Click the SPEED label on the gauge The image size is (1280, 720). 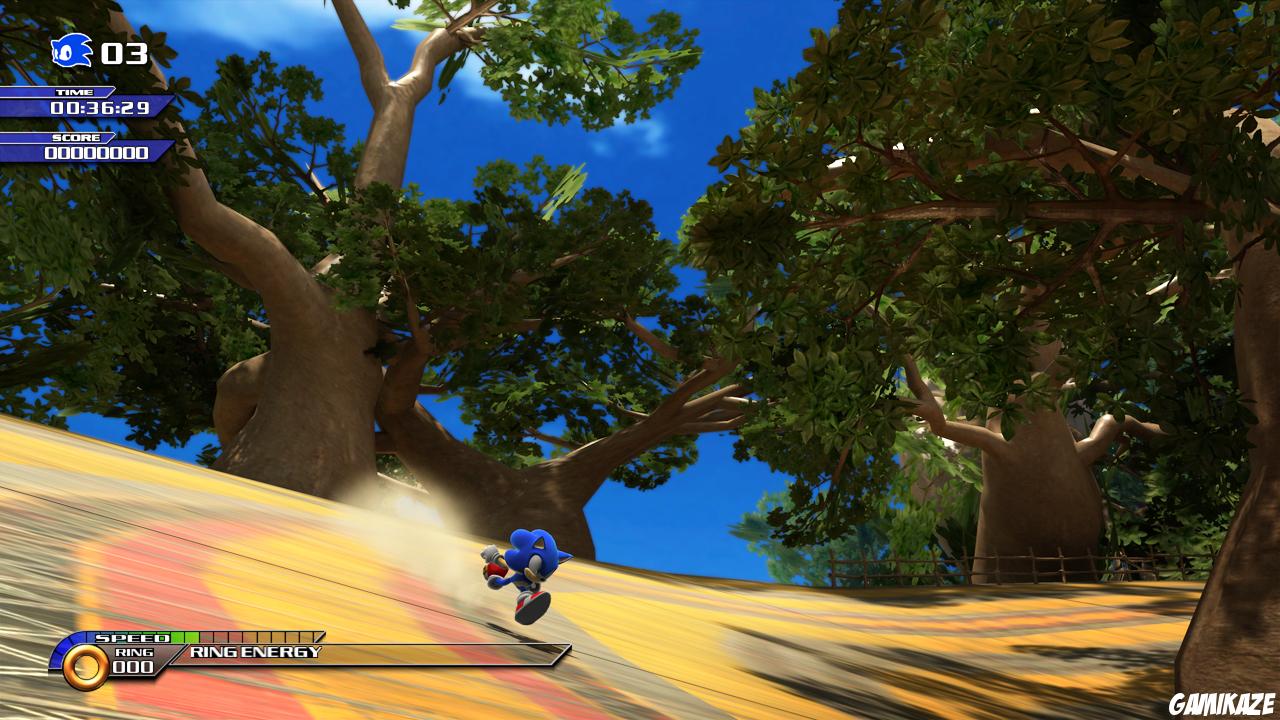[x=130, y=635]
